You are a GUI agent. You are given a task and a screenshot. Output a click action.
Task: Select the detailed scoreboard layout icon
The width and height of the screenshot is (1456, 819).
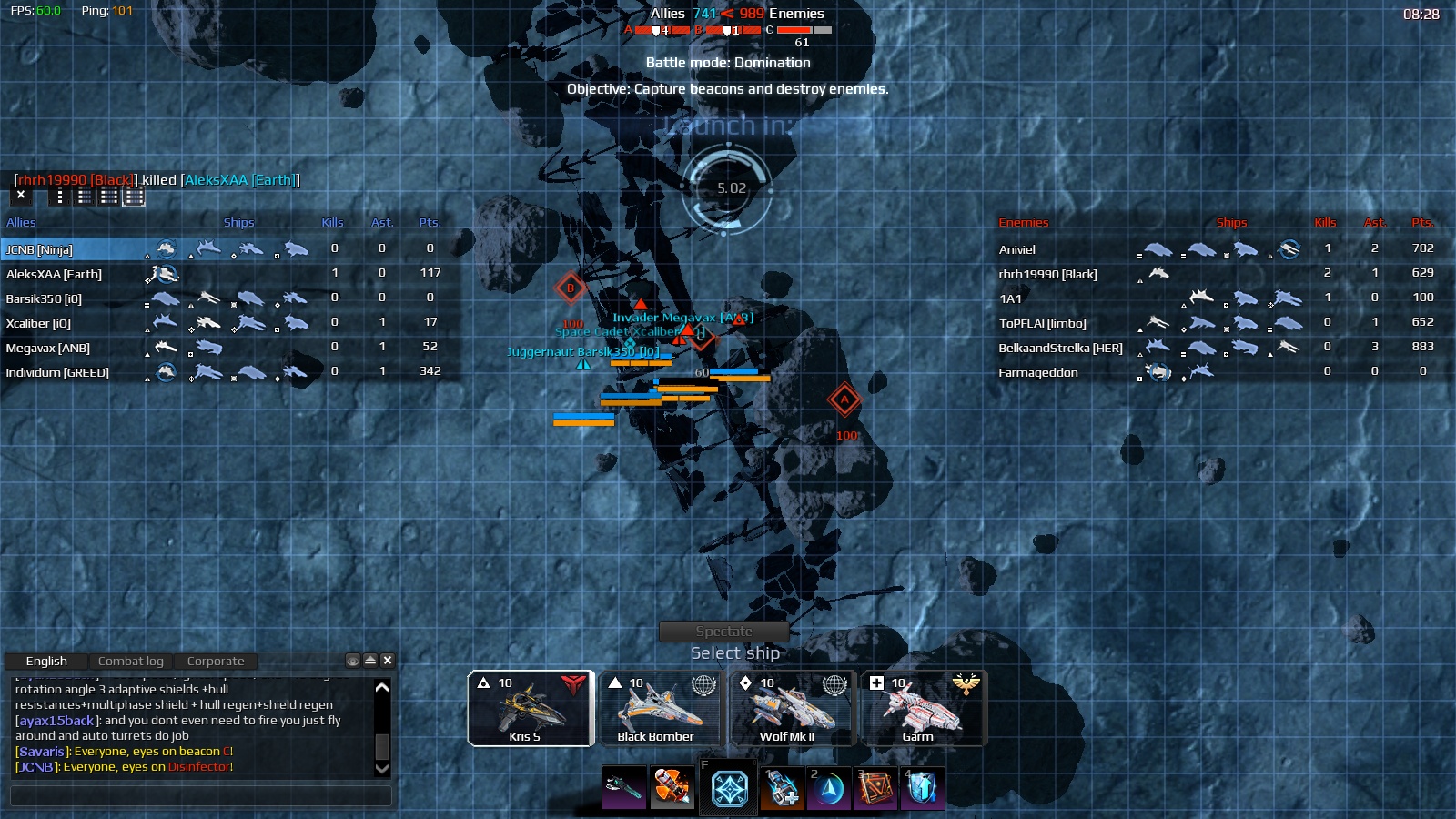point(134,197)
